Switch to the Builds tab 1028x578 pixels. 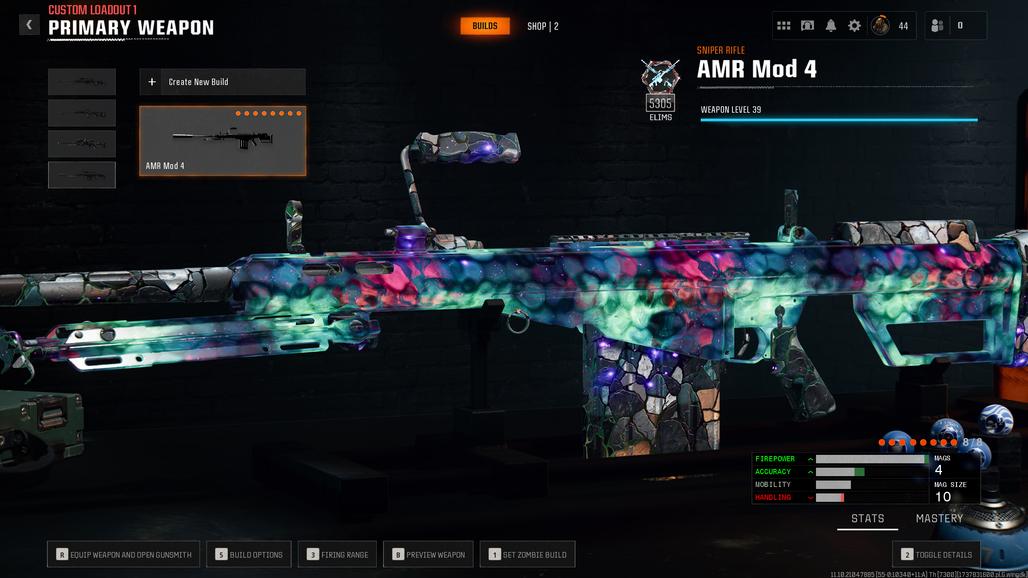click(x=485, y=26)
